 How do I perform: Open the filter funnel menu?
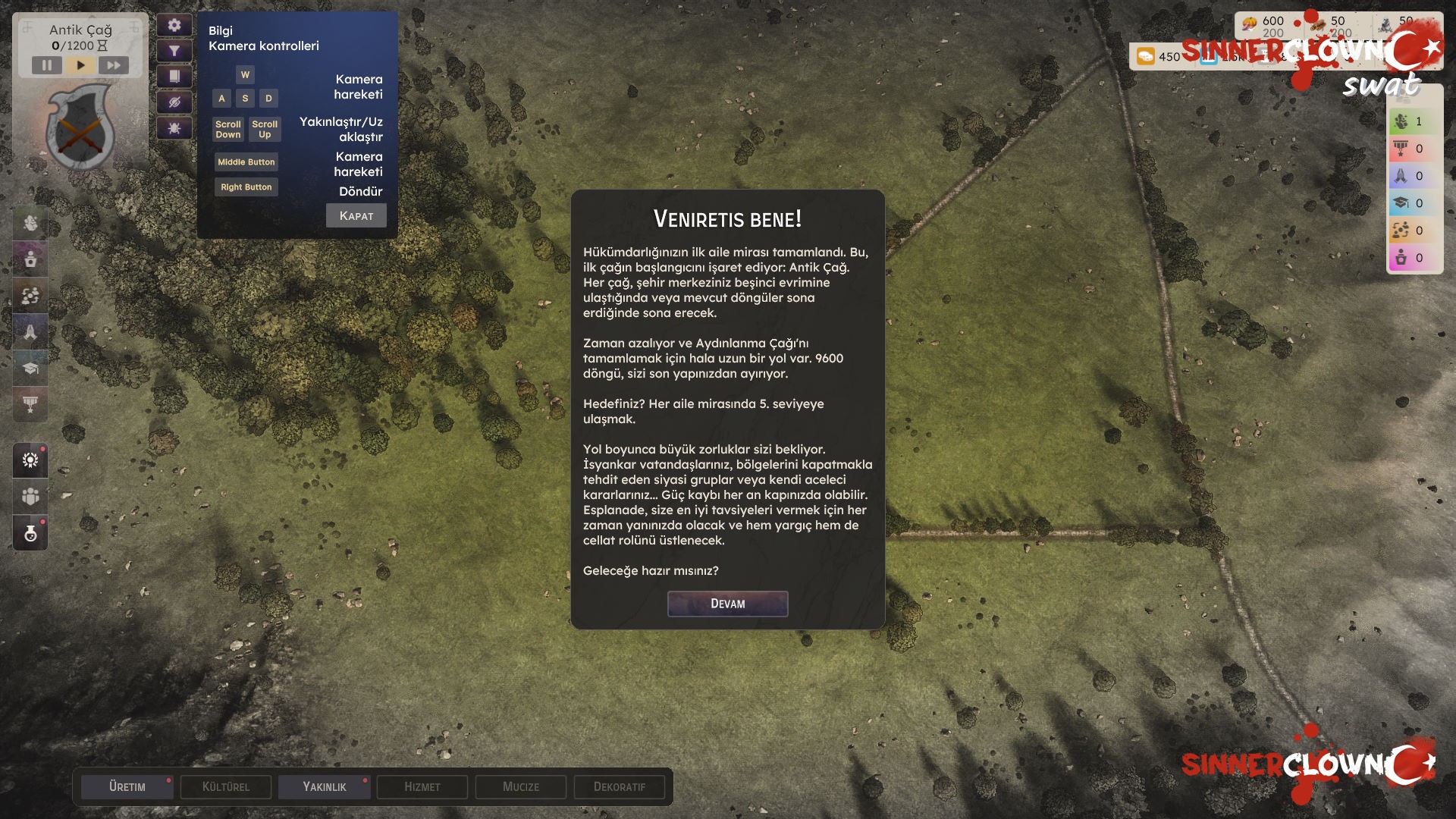[x=174, y=51]
